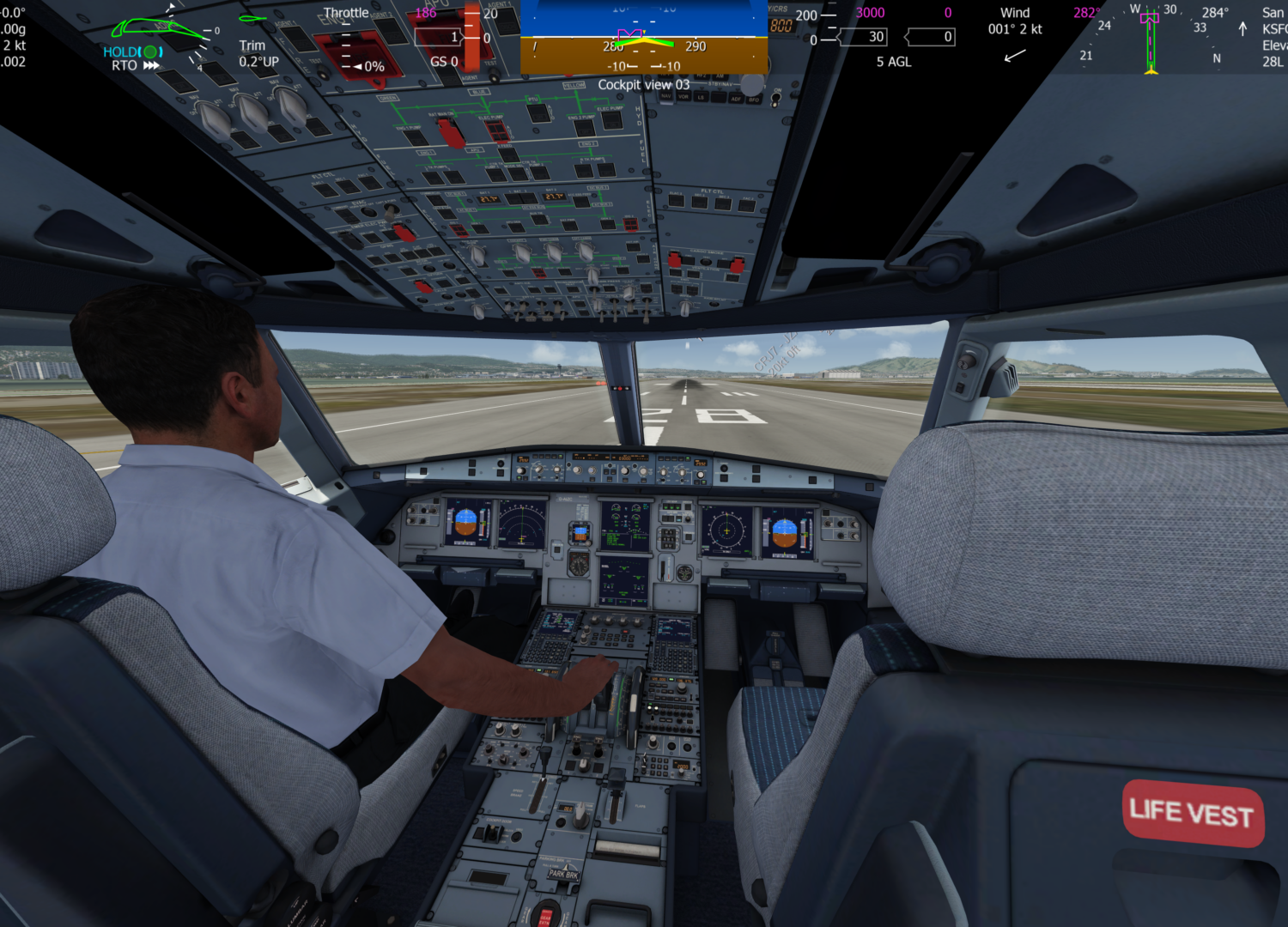
Task: Click the standby compass instrument
Action: (x=577, y=566)
